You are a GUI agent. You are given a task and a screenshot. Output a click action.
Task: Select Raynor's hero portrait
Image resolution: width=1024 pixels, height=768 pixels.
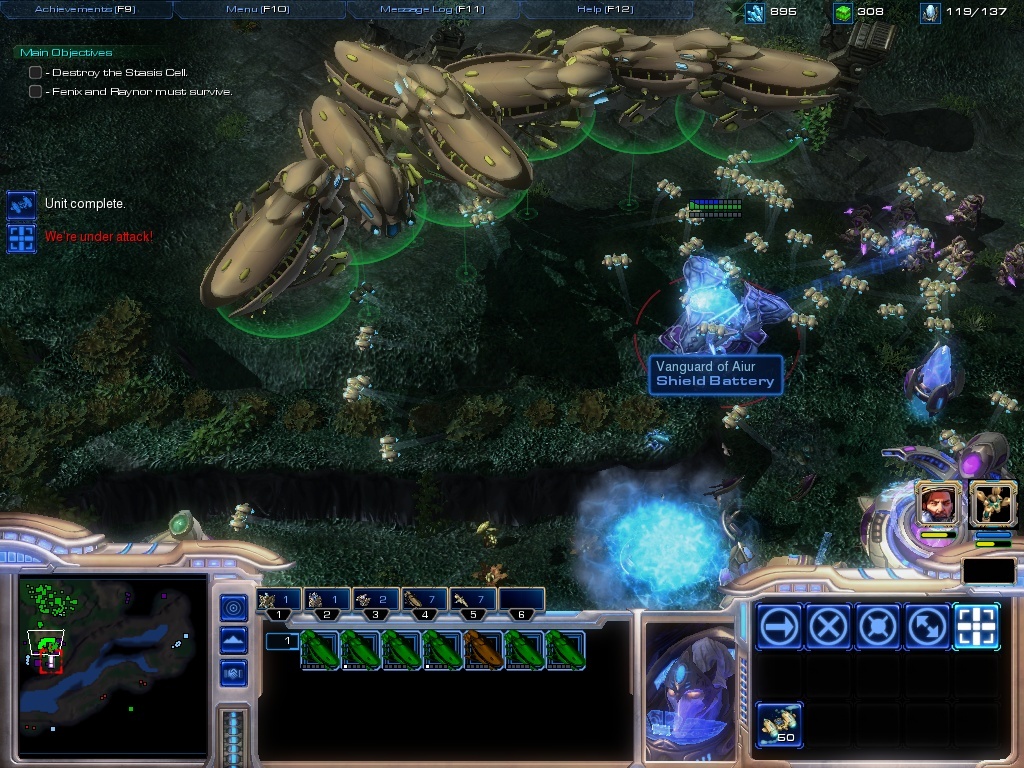point(939,503)
